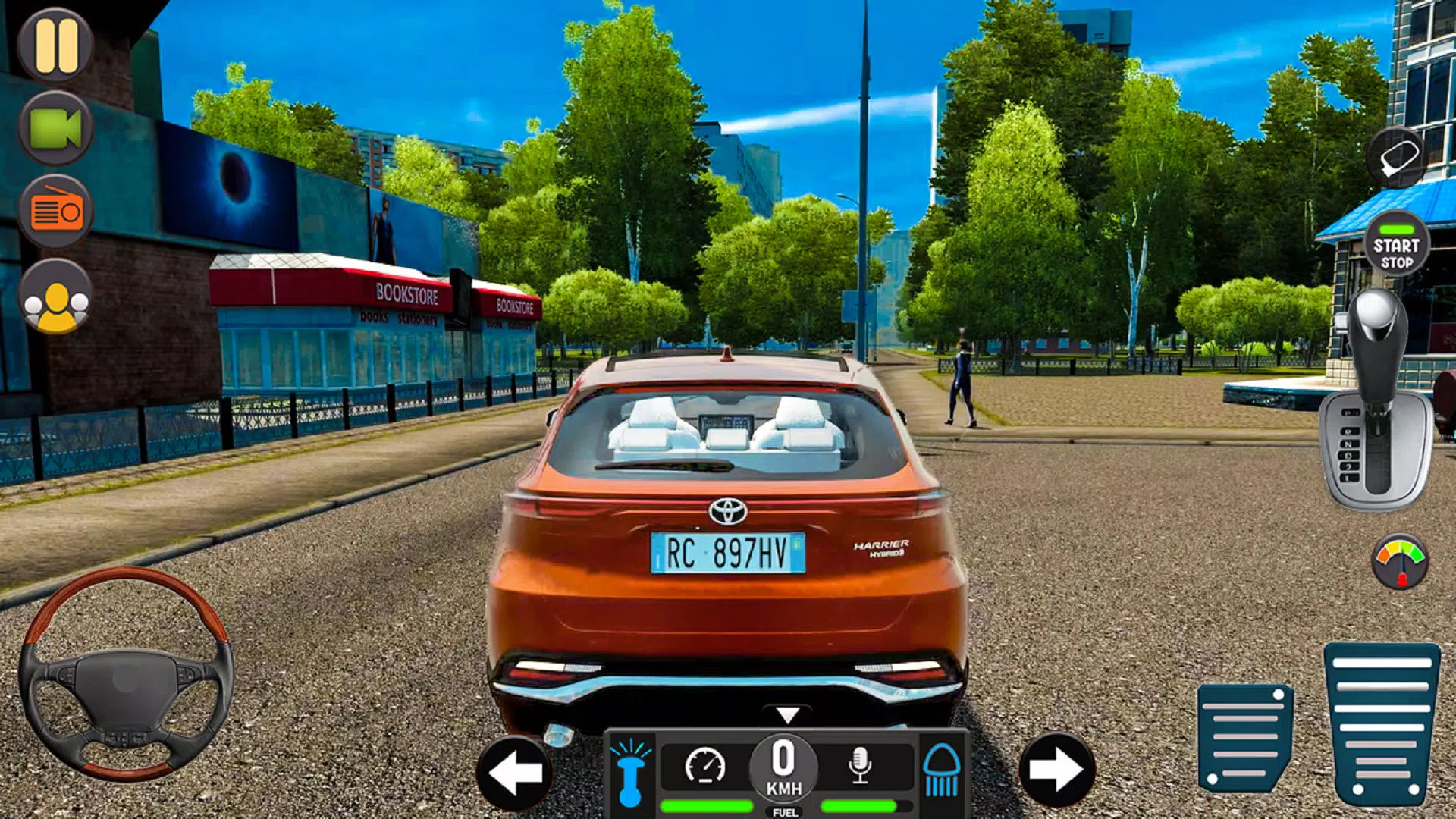This screenshot has height=819, width=1456.
Task: Activate the left turn arrow
Action: pyautogui.click(x=515, y=772)
